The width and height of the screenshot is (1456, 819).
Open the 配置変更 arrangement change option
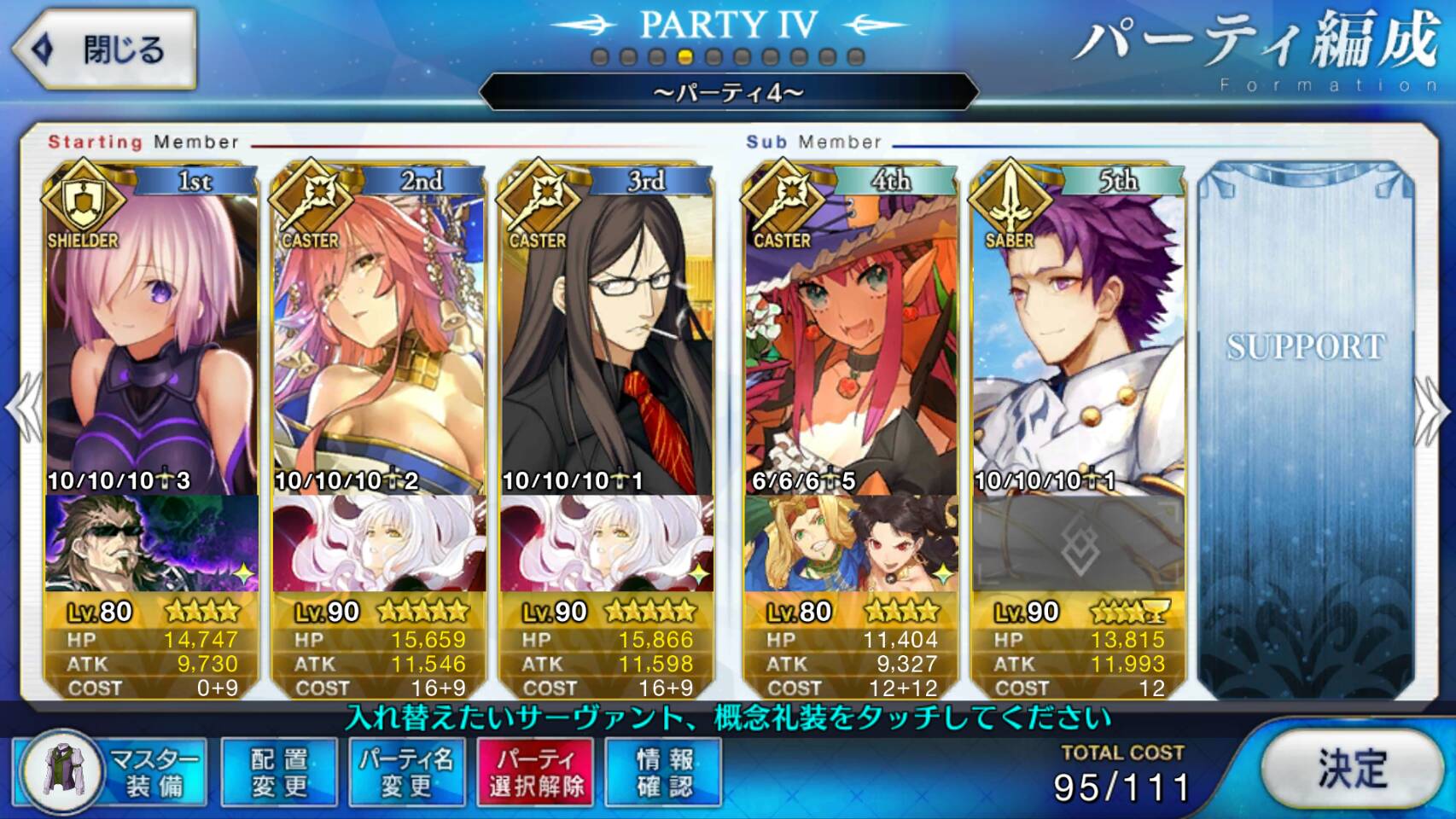(x=278, y=772)
